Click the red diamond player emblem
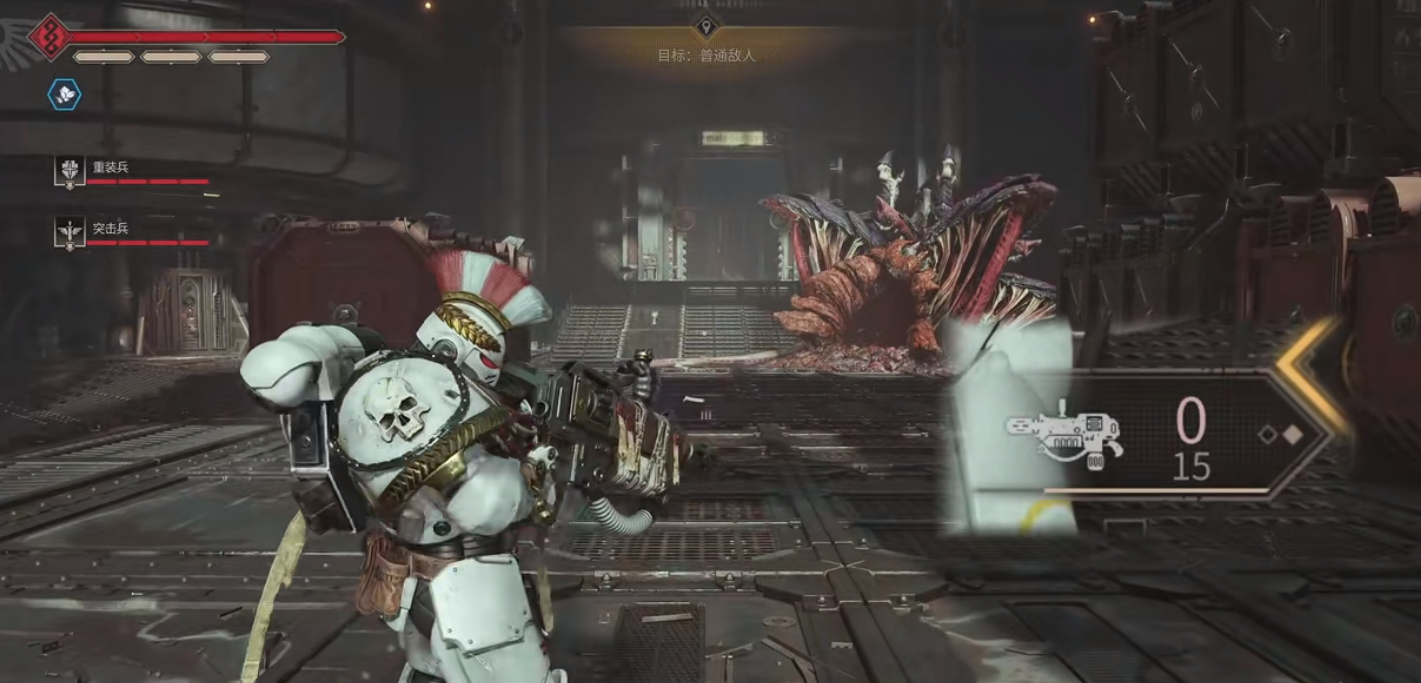Viewport: 1421px width, 683px height. coord(46,37)
